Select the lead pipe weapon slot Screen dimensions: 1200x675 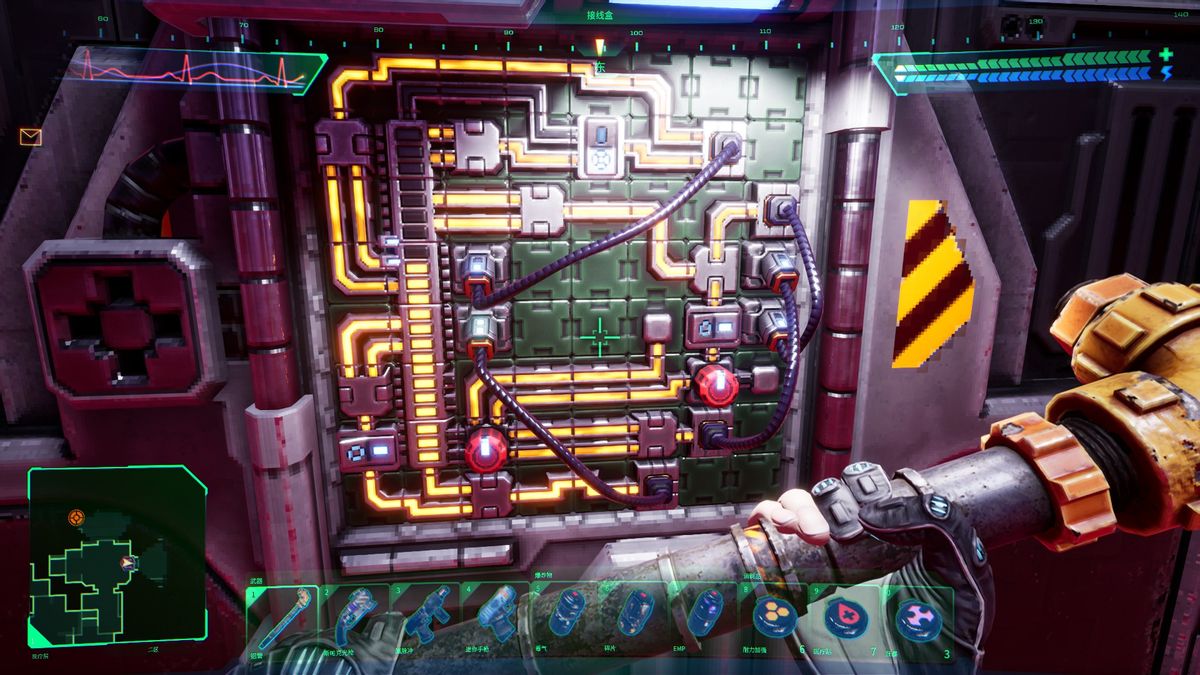click(282, 614)
